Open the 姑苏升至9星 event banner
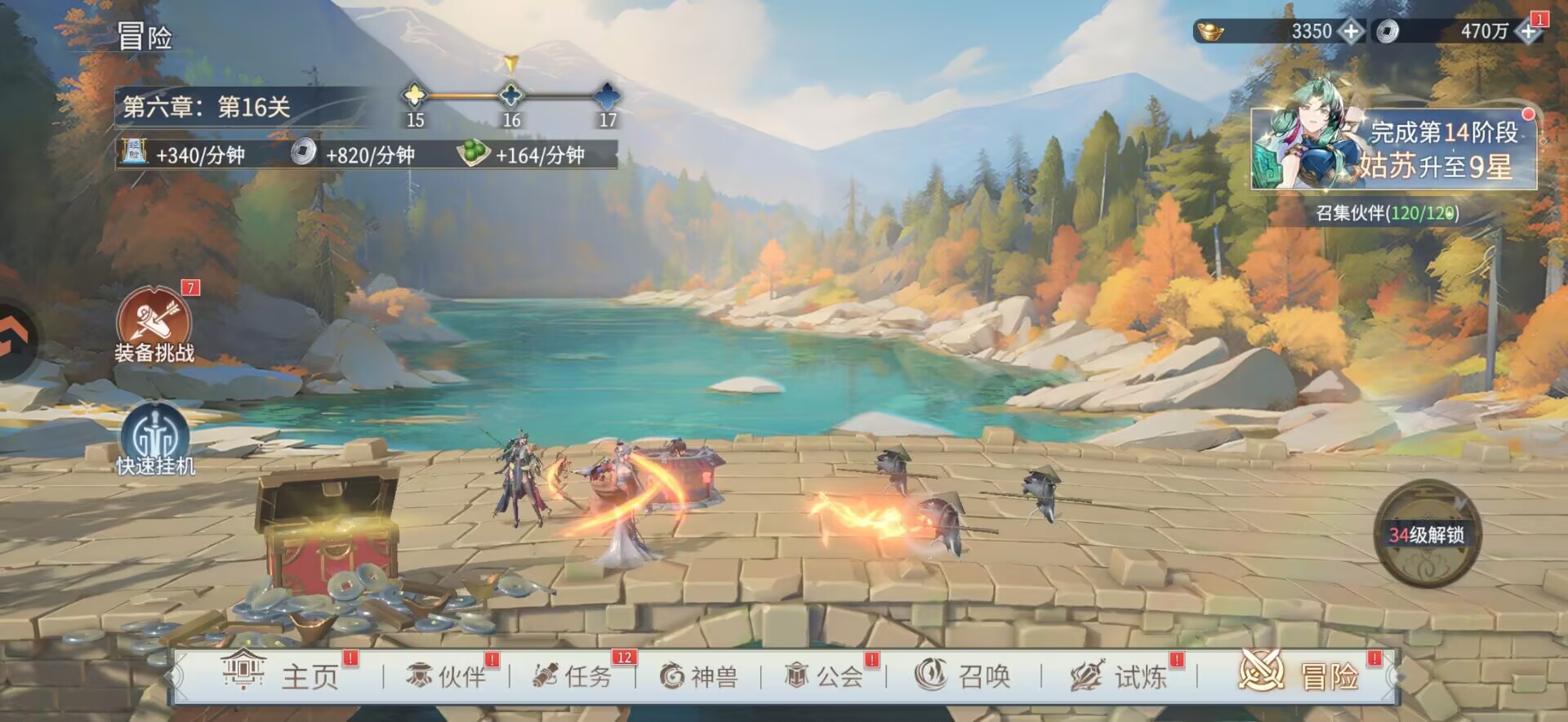1568x722 pixels. [x=1393, y=149]
